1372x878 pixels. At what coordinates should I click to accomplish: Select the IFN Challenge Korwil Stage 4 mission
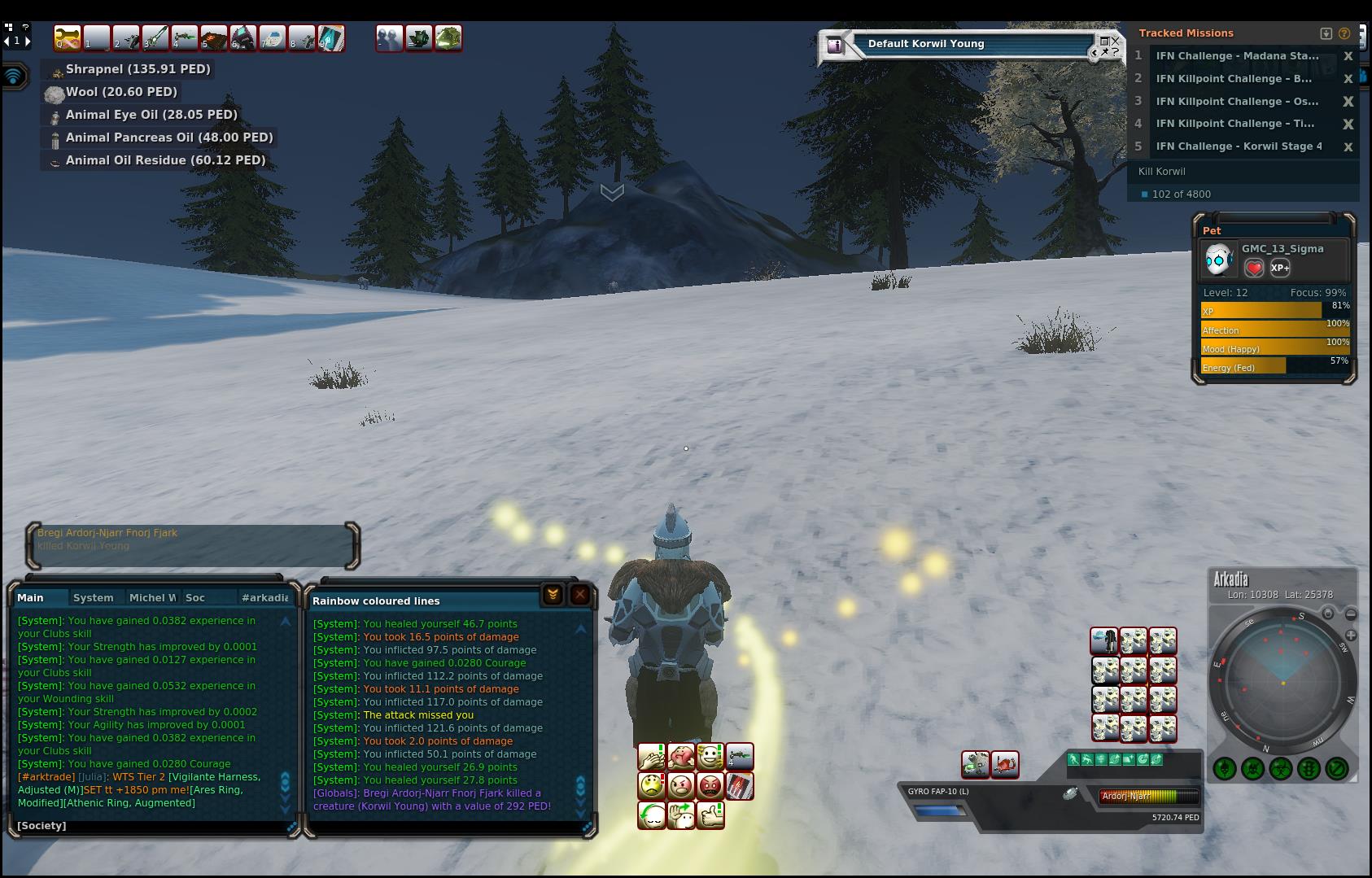click(x=1239, y=146)
